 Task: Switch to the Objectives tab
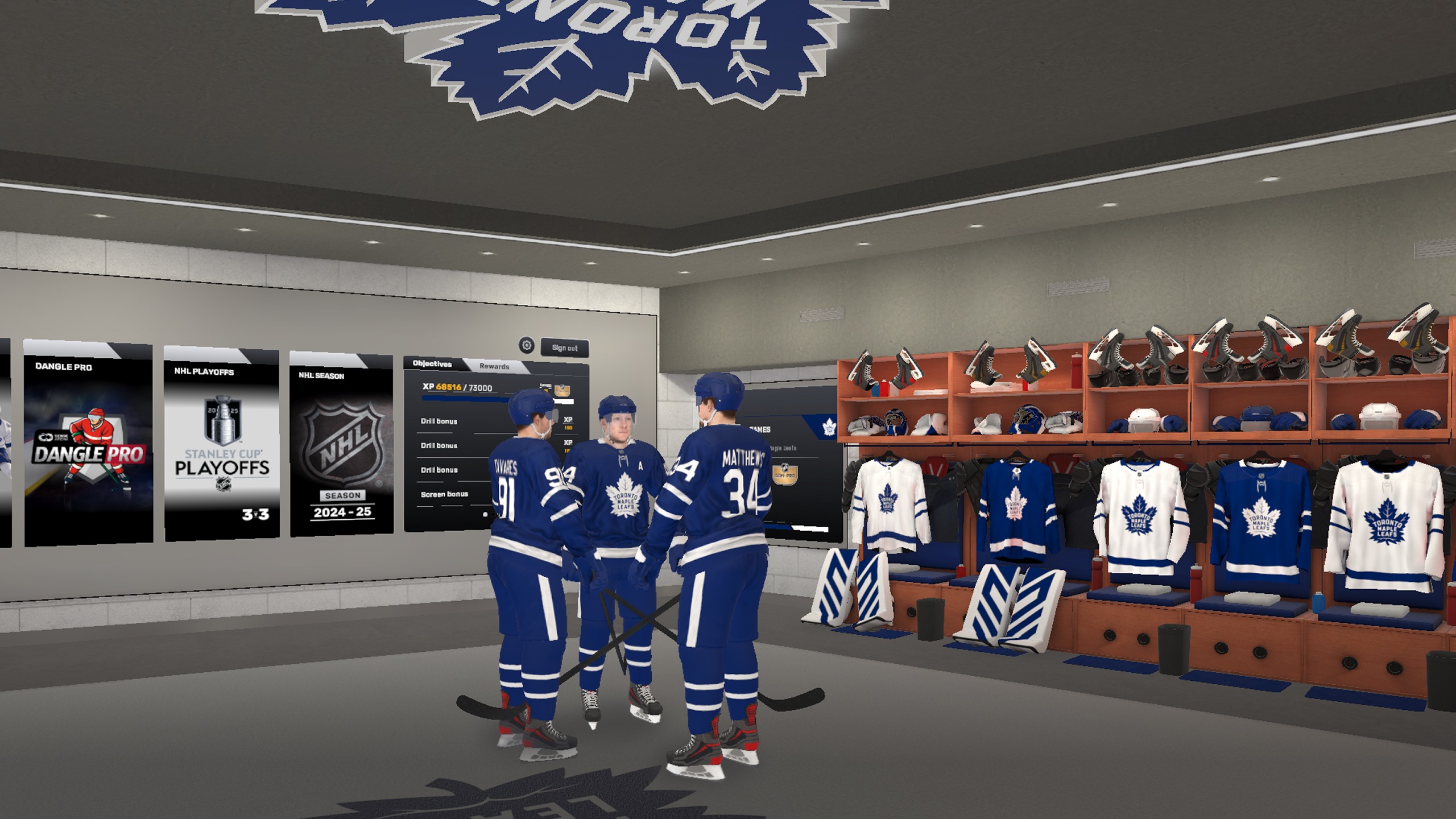point(432,364)
